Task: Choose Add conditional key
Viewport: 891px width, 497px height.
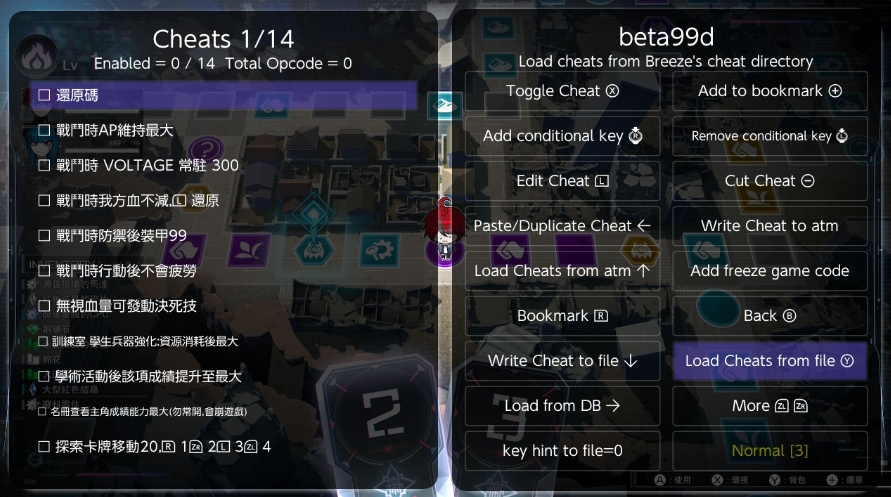Action: click(562, 136)
